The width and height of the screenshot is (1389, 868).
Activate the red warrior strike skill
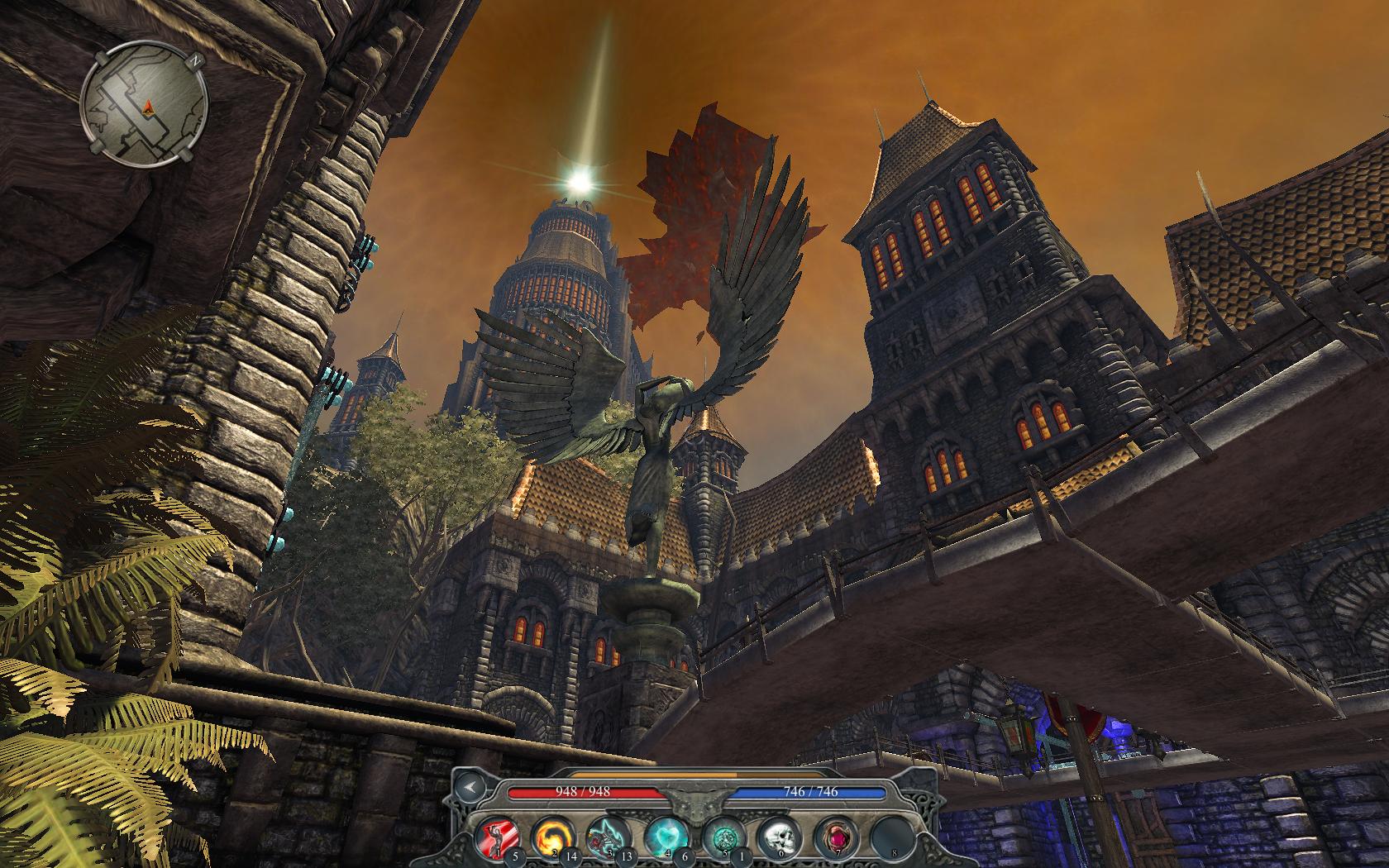point(498,837)
